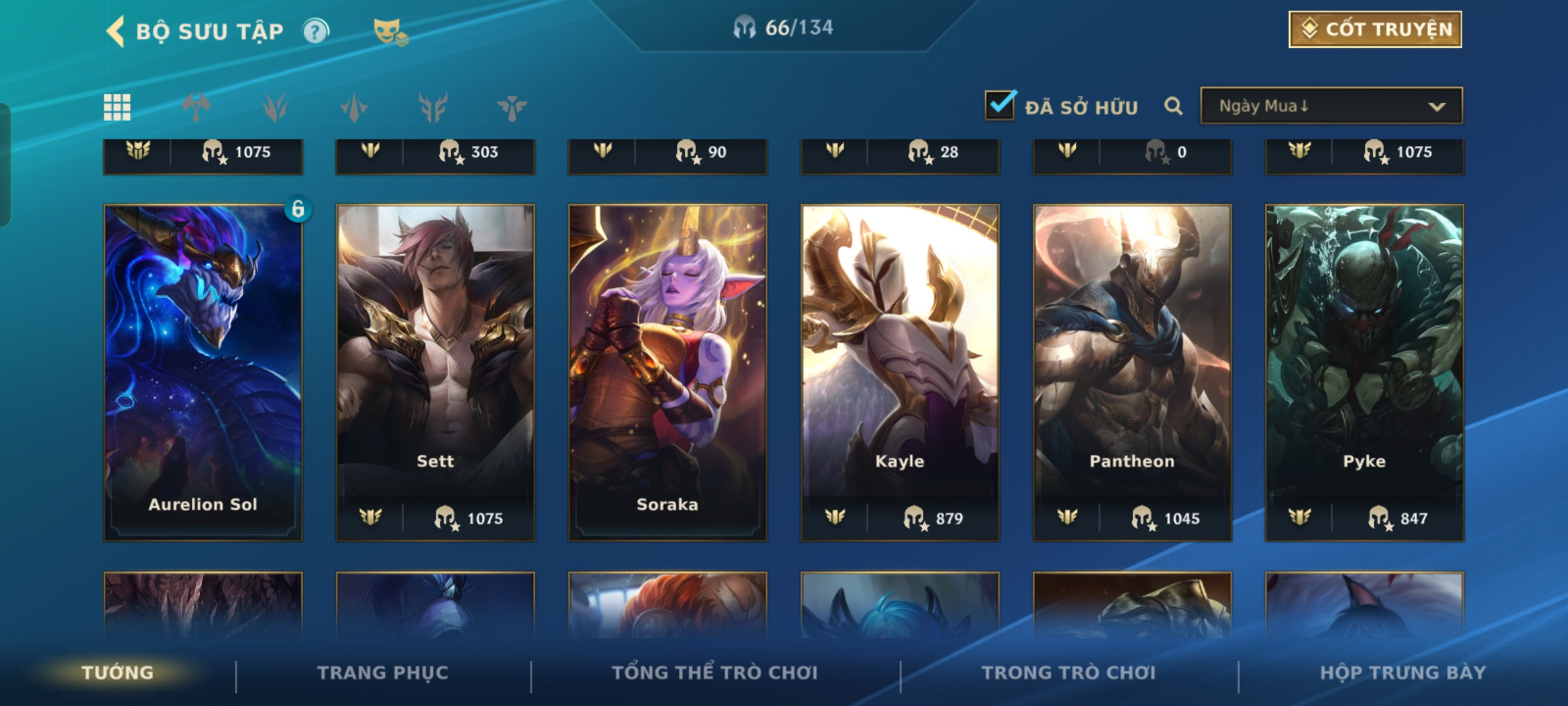Go to the Trong Trò Chơi tab
The height and width of the screenshot is (706, 1568).
(x=1068, y=673)
